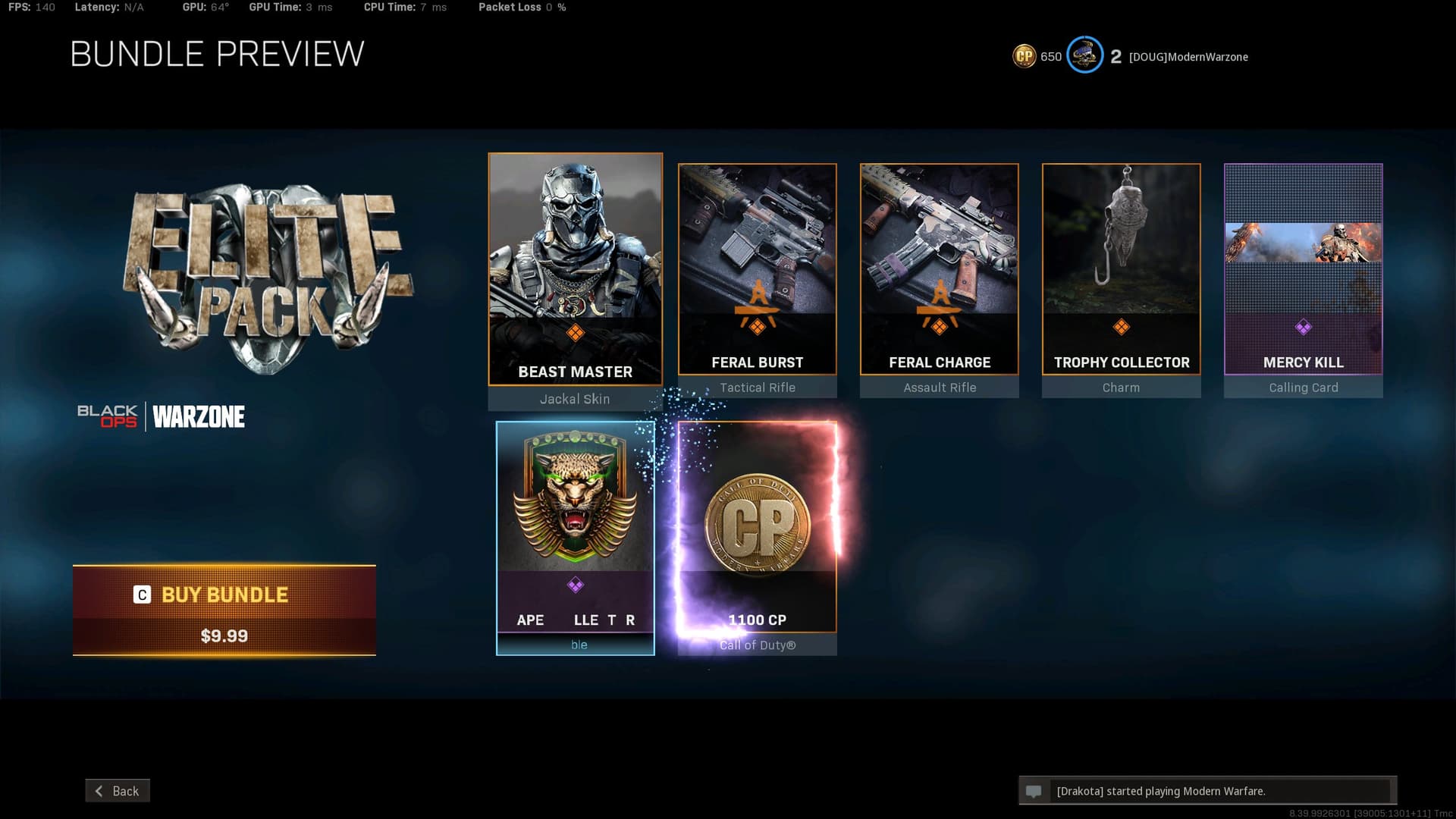Image resolution: width=1456 pixels, height=819 pixels.
Task: Buy the Elite Pack bundle for $9.99
Action: pyautogui.click(x=224, y=610)
